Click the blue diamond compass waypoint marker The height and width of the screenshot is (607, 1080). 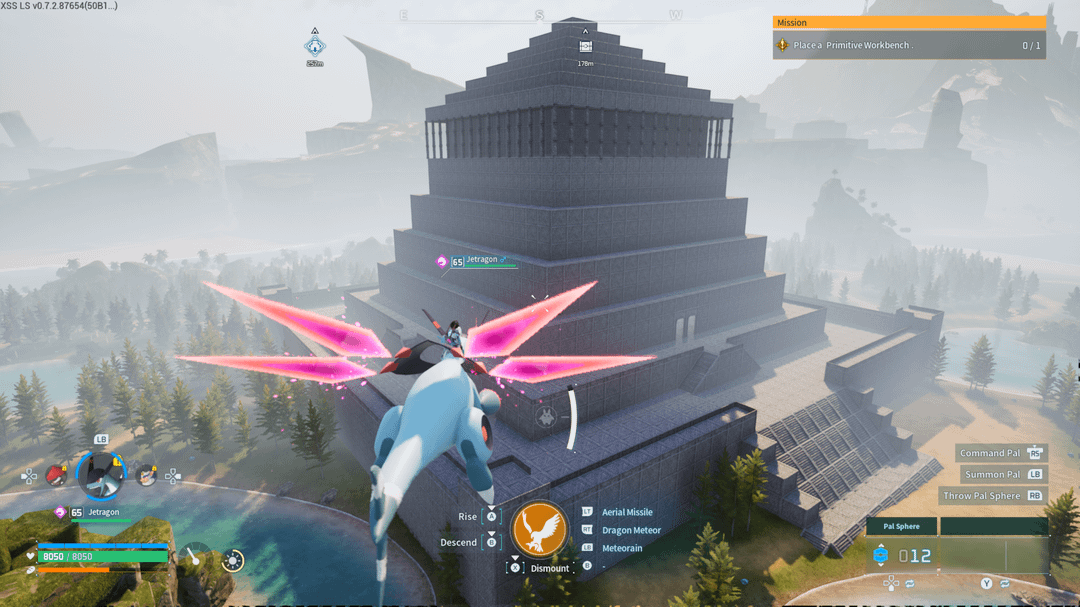(x=315, y=46)
